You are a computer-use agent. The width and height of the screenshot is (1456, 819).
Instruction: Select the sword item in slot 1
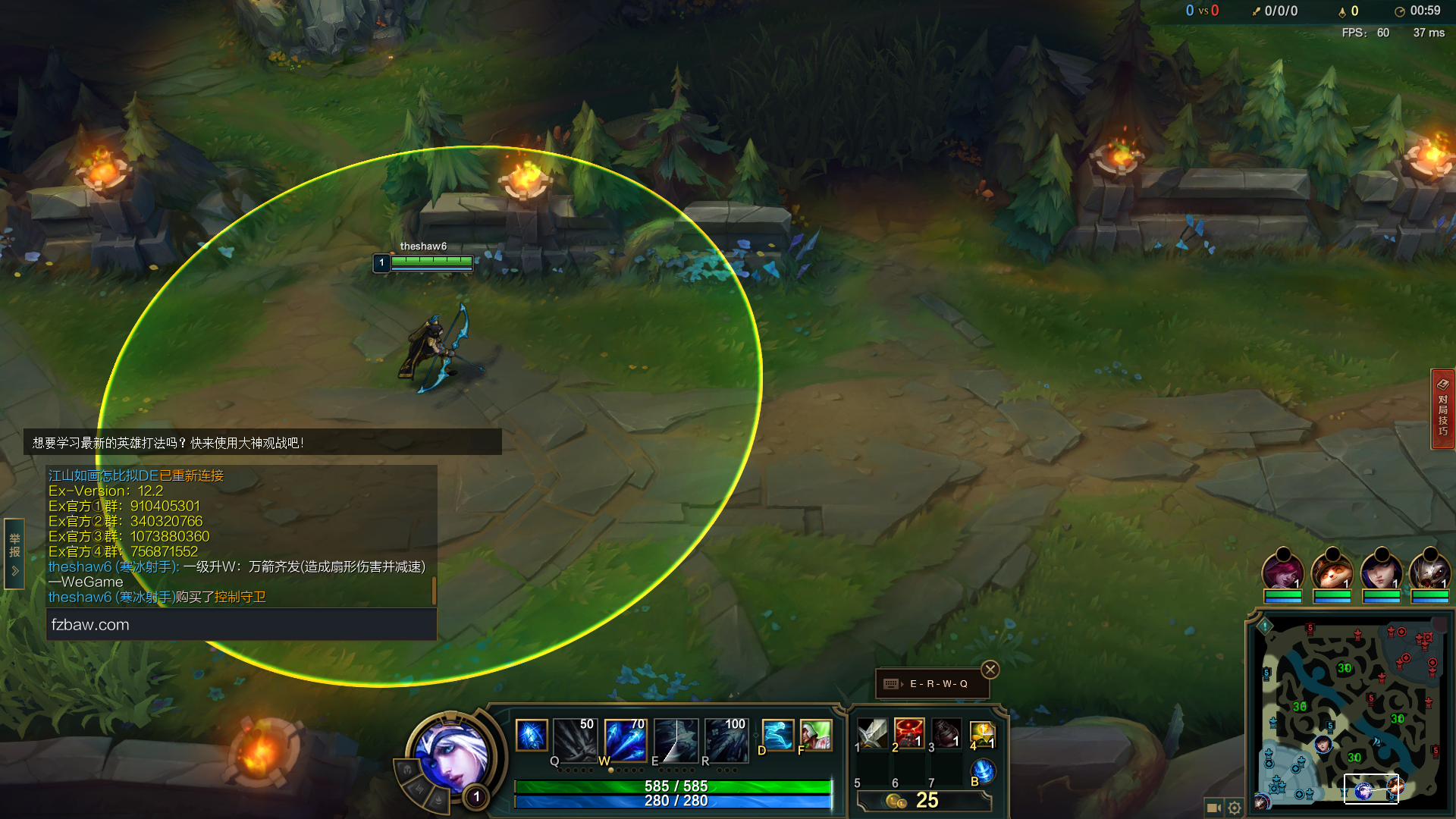click(x=872, y=733)
